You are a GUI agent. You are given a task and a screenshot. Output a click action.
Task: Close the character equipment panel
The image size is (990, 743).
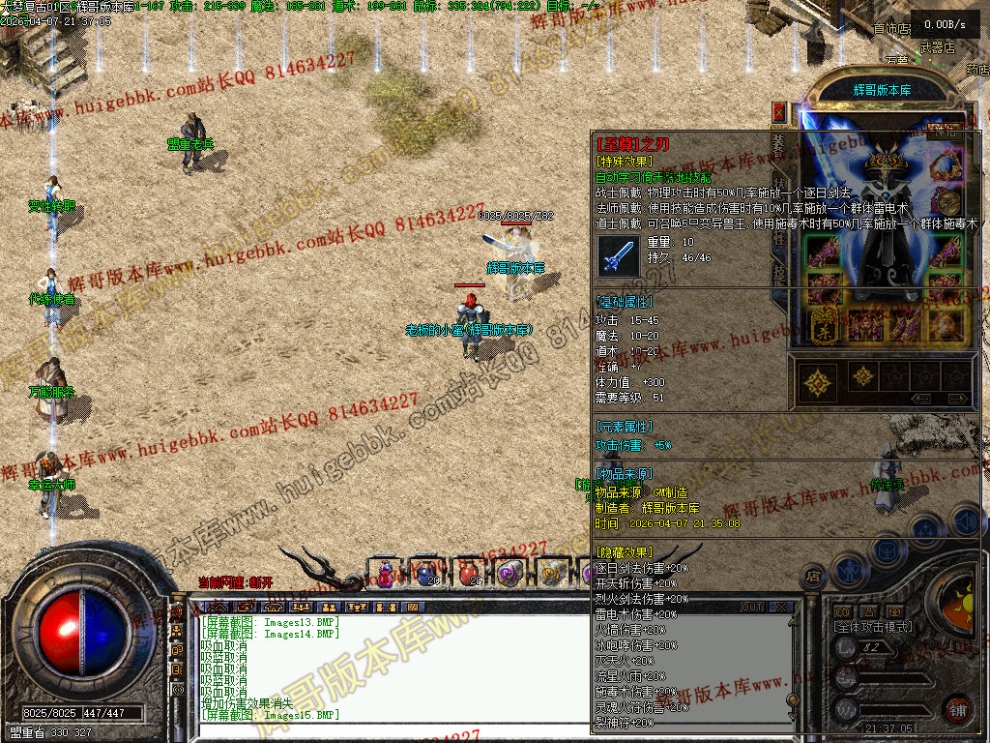pyautogui.click(x=780, y=109)
